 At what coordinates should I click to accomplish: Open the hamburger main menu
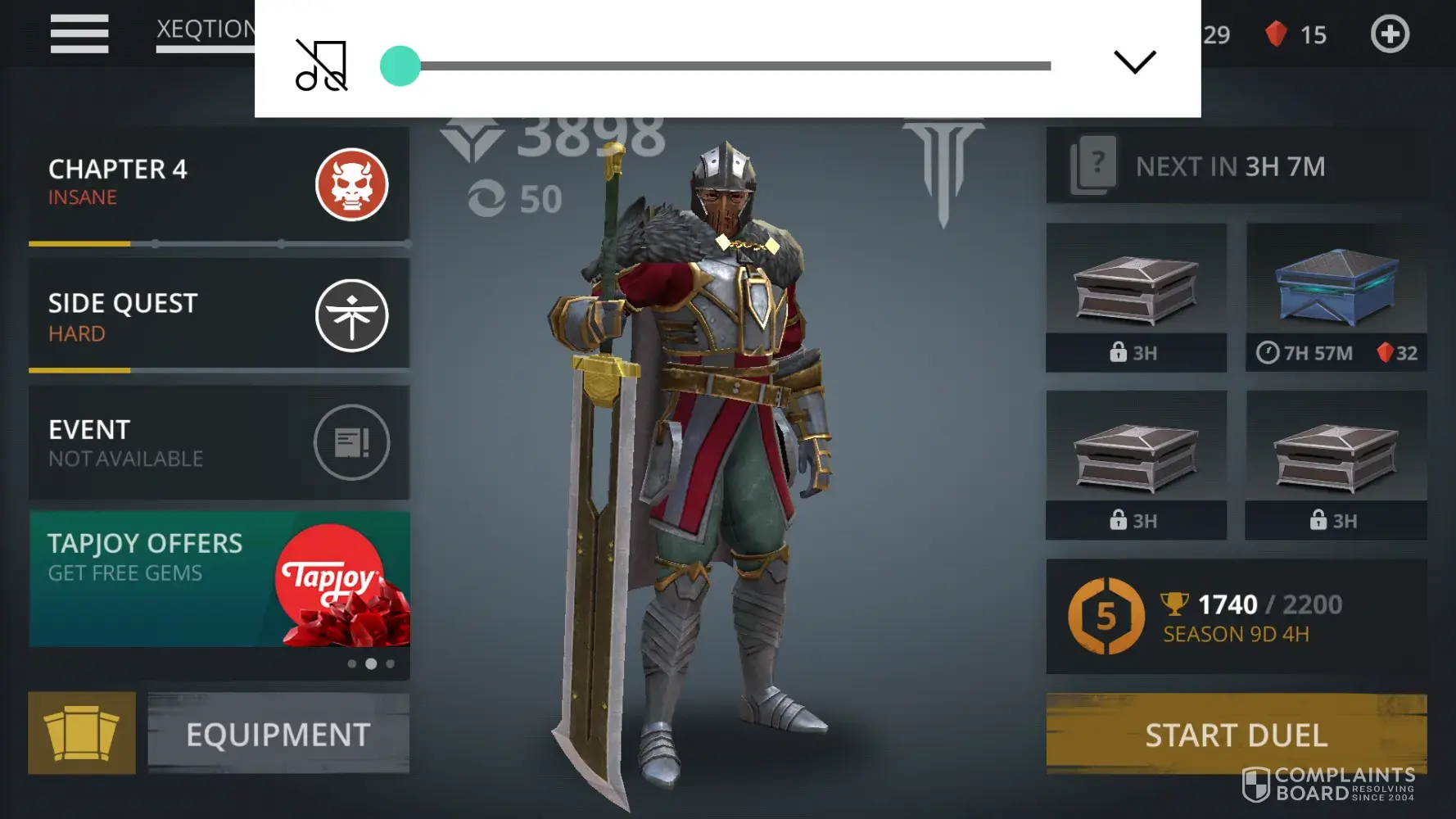click(x=79, y=34)
